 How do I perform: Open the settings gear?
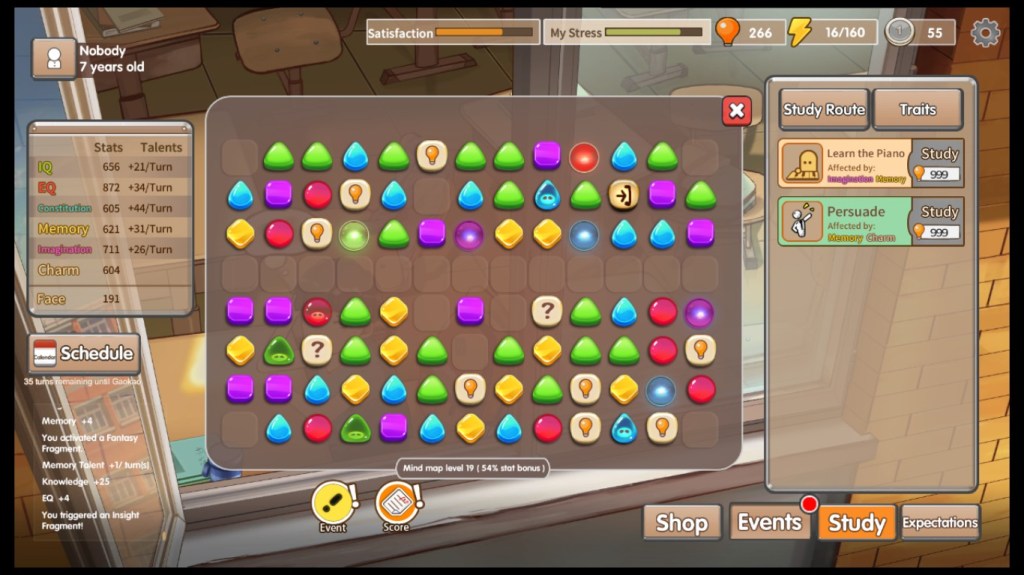[985, 33]
